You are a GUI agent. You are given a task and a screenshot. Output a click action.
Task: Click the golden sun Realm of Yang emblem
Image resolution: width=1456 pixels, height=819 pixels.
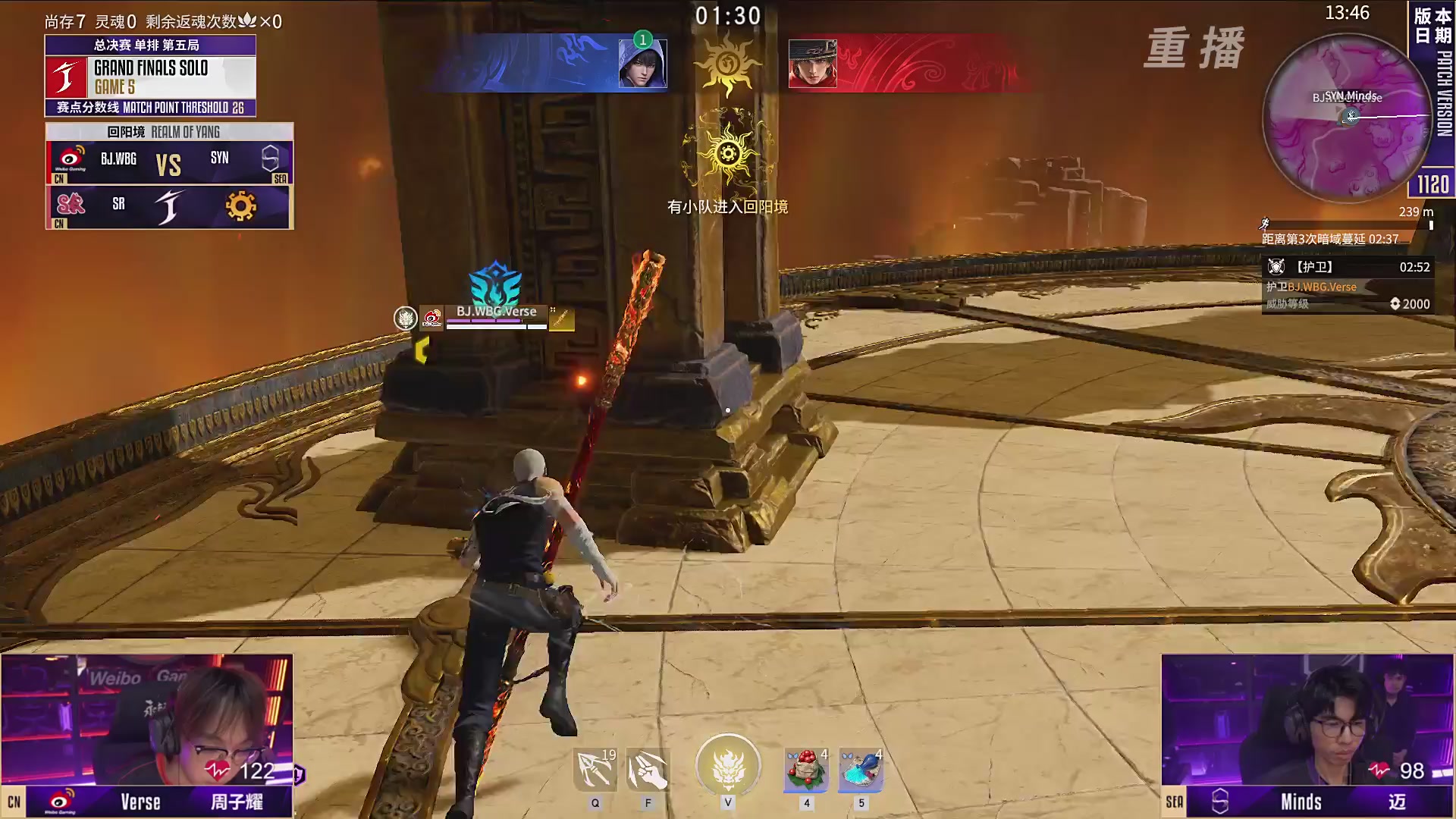pos(728,154)
